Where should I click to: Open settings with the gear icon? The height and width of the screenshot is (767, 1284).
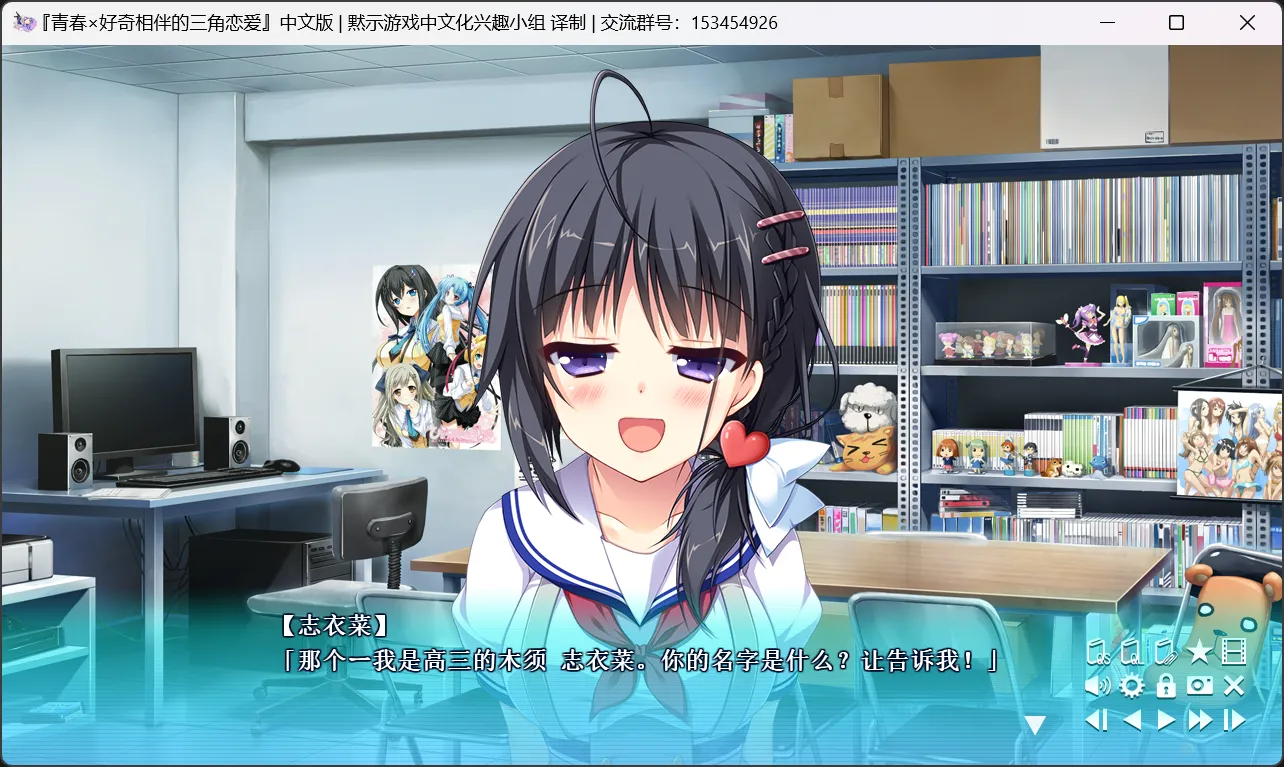click(1131, 686)
